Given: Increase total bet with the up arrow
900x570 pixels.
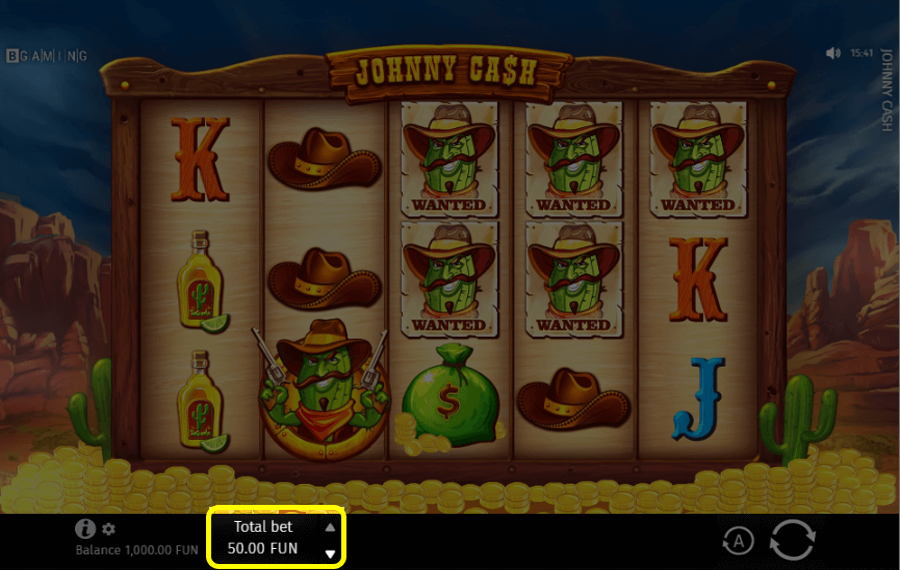Looking at the screenshot, I should (330, 527).
